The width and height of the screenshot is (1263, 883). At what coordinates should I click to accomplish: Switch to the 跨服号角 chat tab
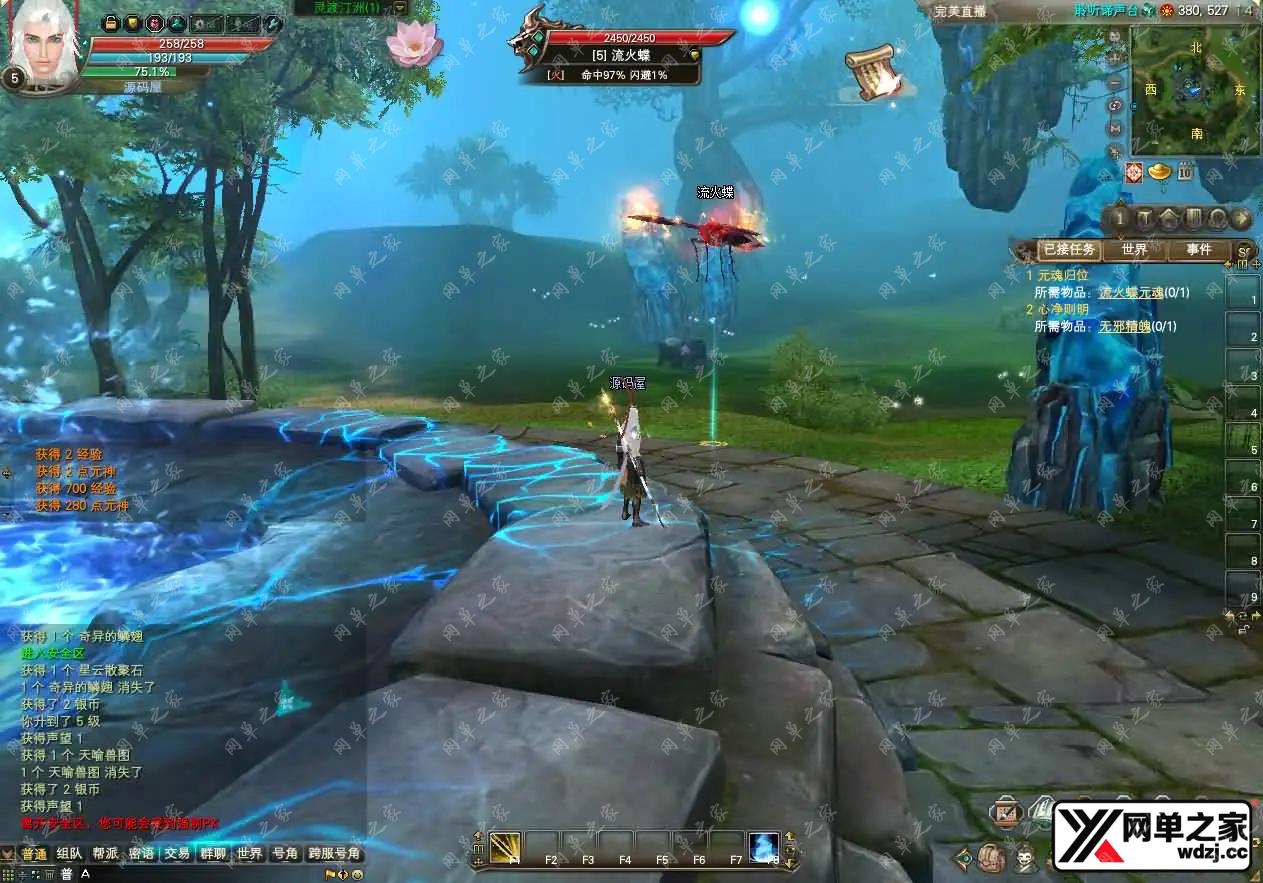(334, 854)
